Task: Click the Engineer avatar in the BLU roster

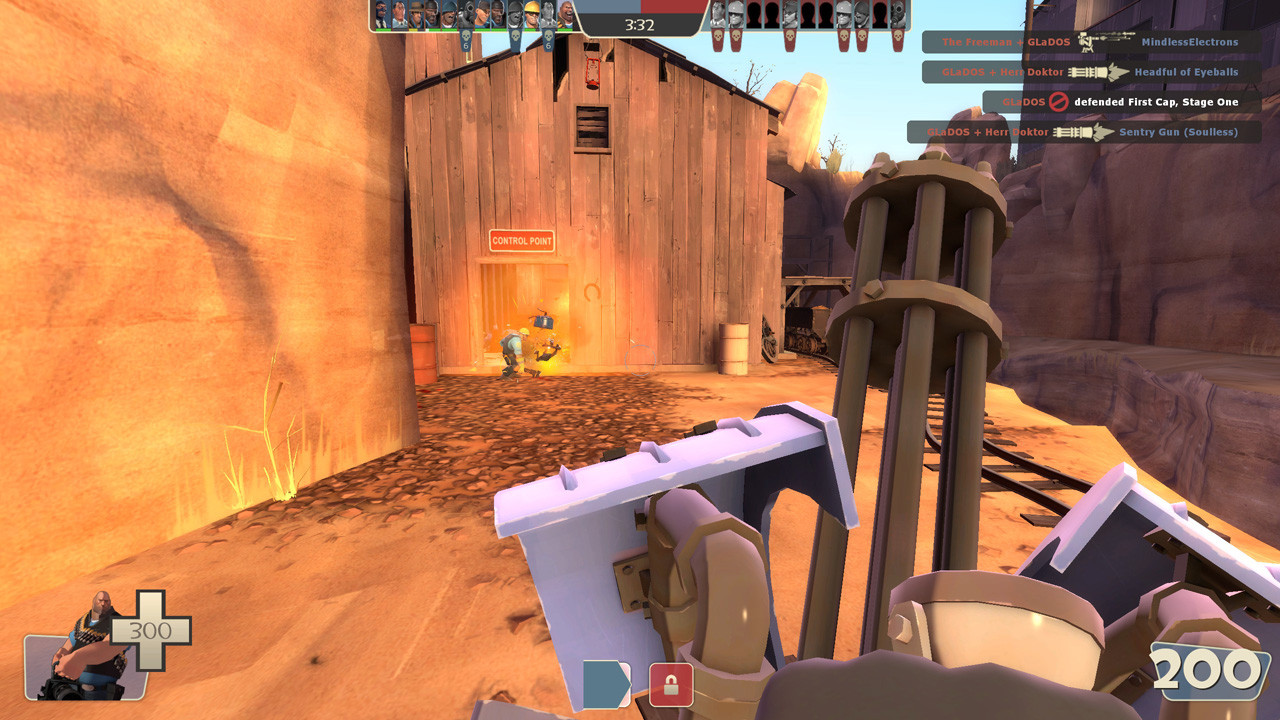Action: tap(531, 15)
